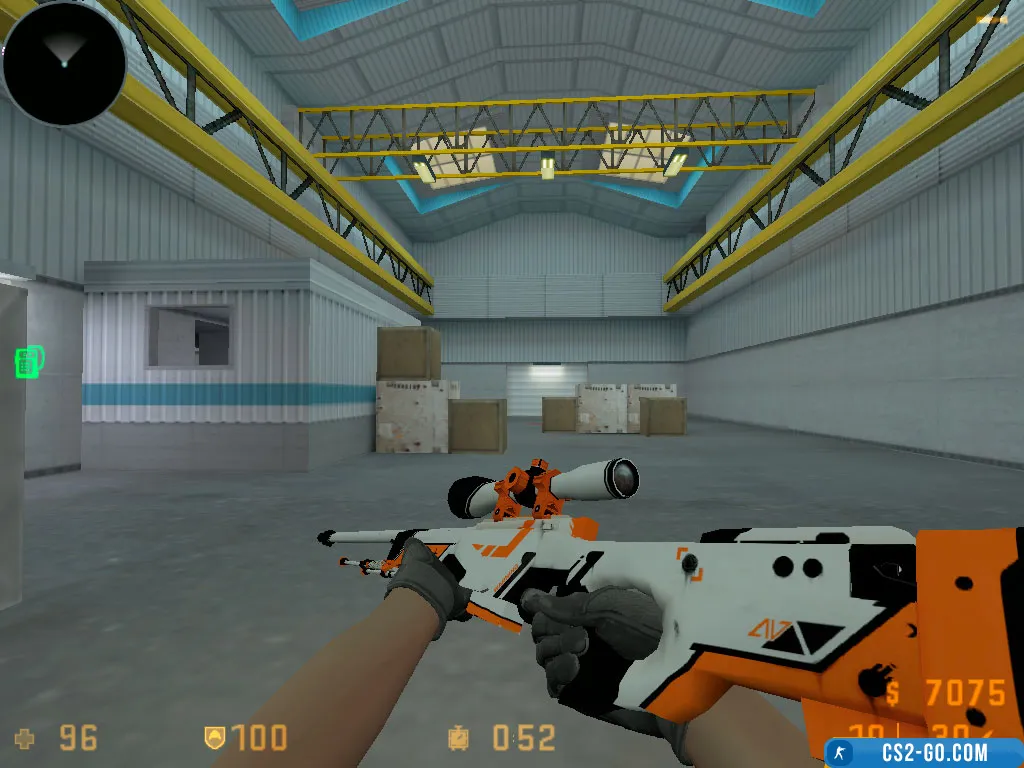Click the circular radar minimap
The width and height of the screenshot is (1024, 768).
[x=63, y=62]
